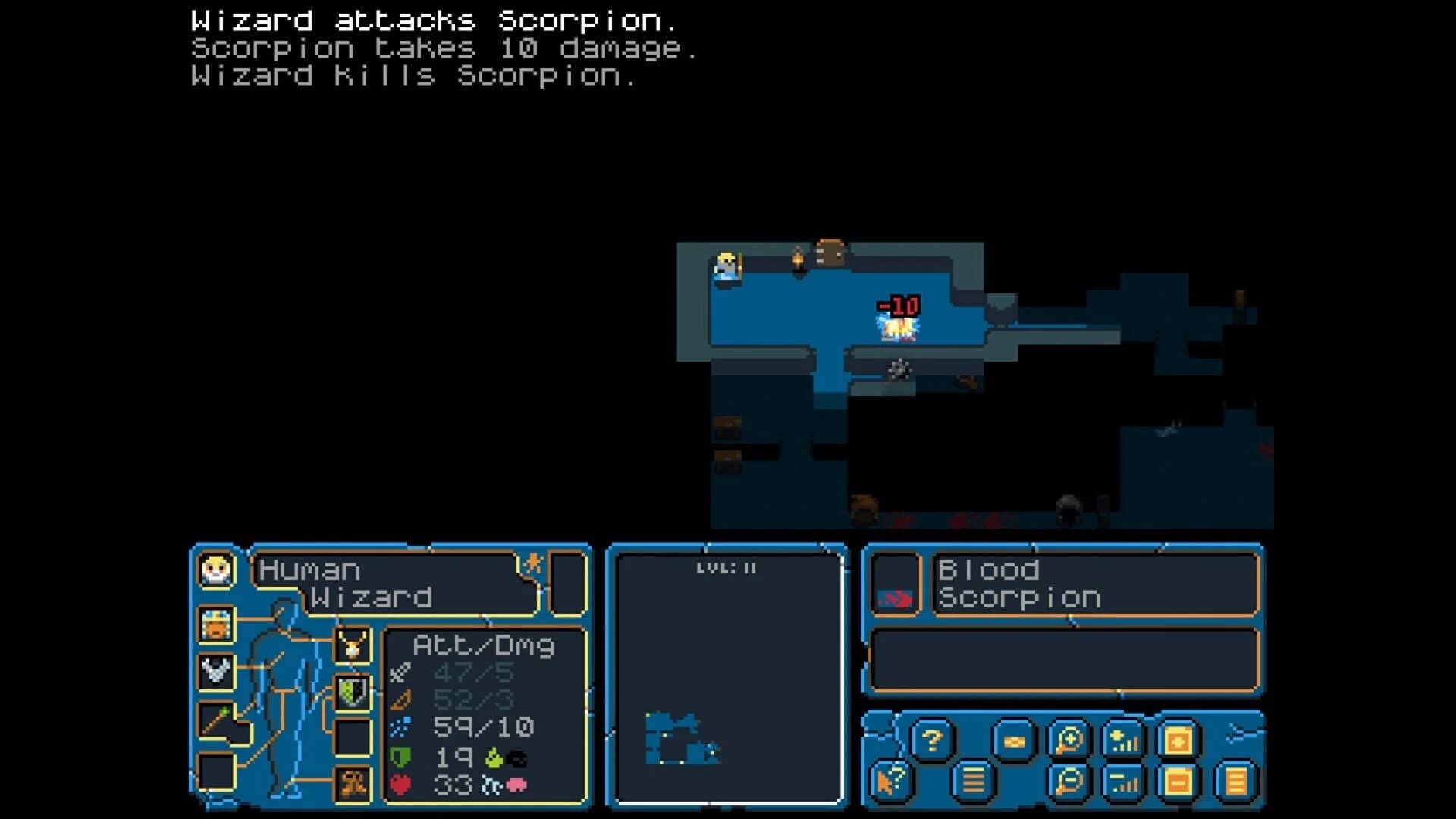
Task: Open the list menu icon
Action: coord(971,780)
